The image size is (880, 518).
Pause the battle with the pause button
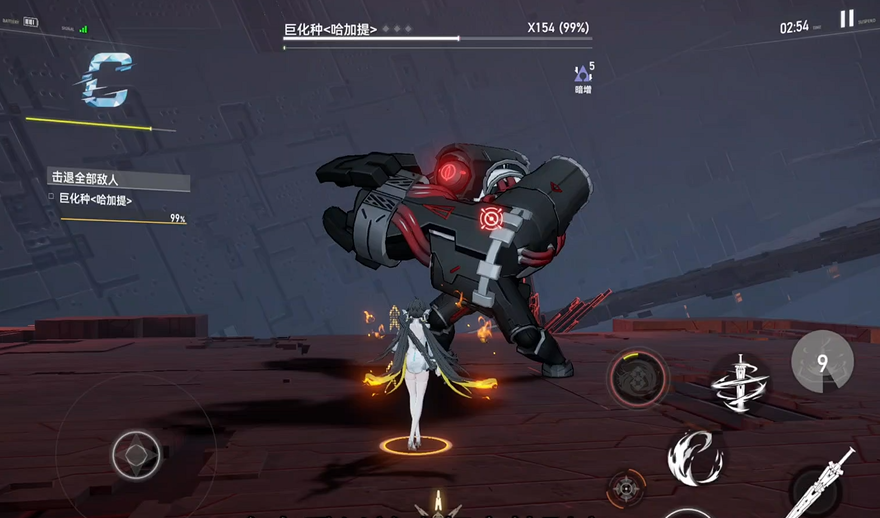pos(847,19)
